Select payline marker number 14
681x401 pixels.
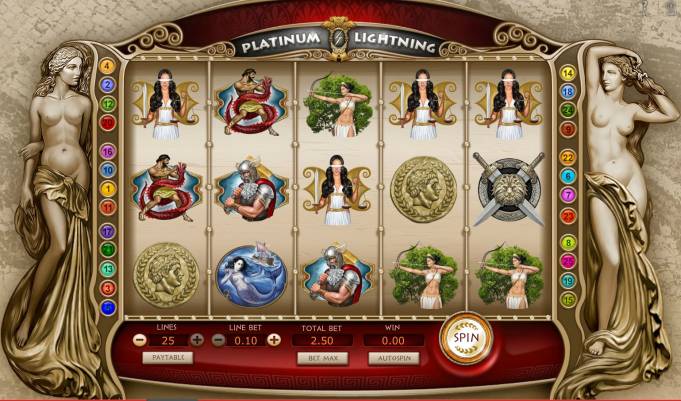(x=568, y=73)
